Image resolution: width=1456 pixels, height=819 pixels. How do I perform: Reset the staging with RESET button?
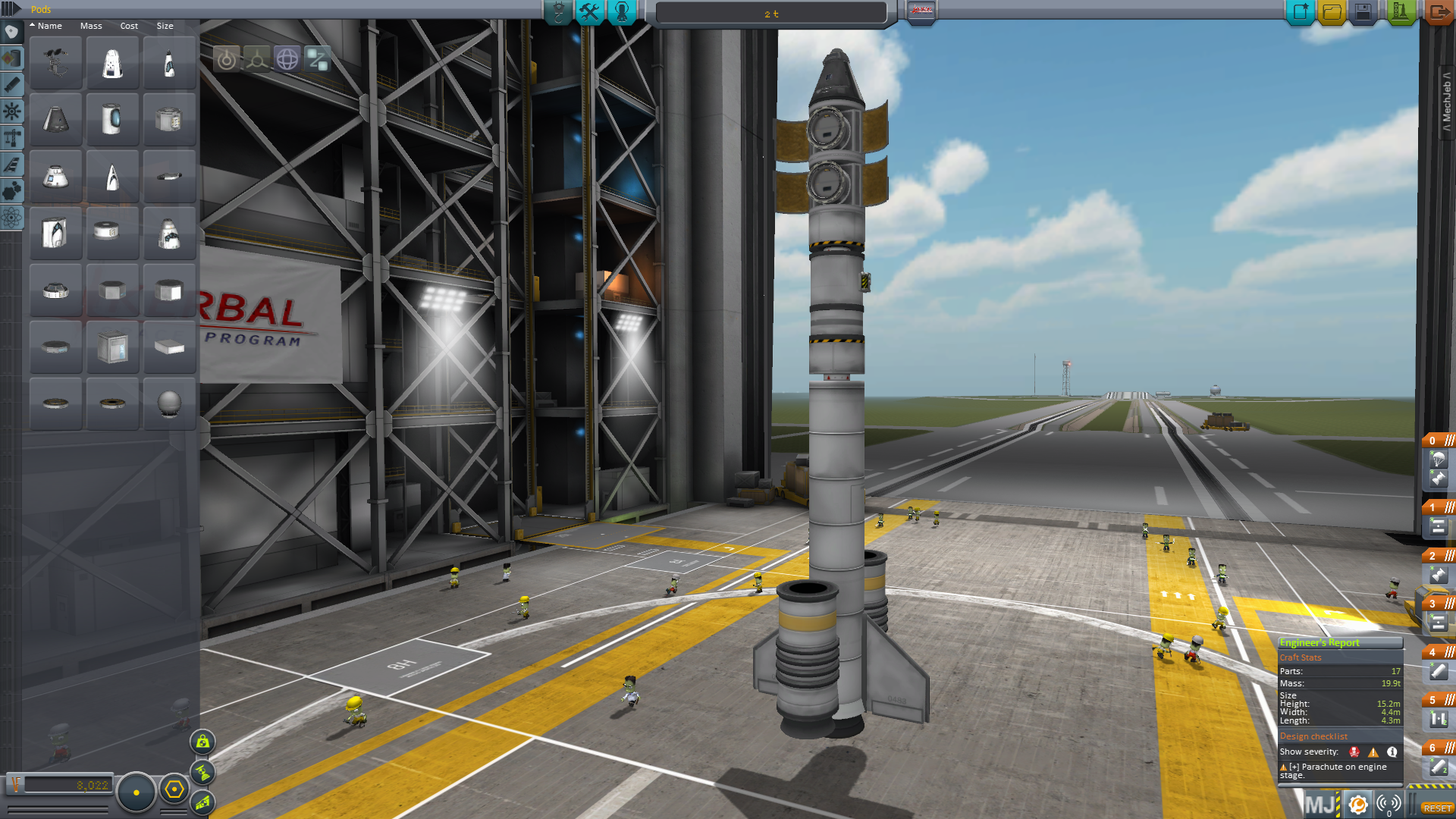1437,808
